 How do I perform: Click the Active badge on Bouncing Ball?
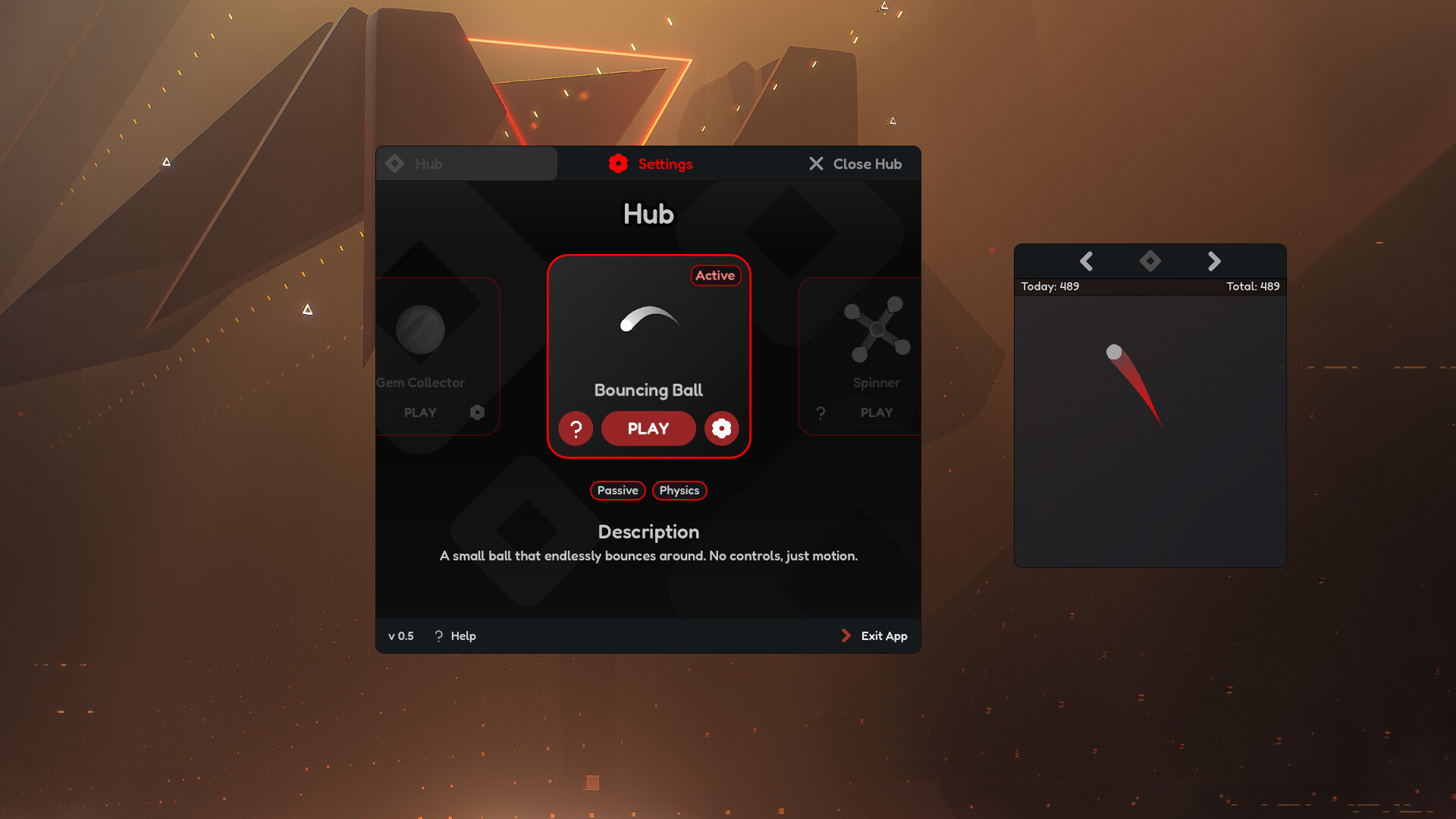pos(715,275)
